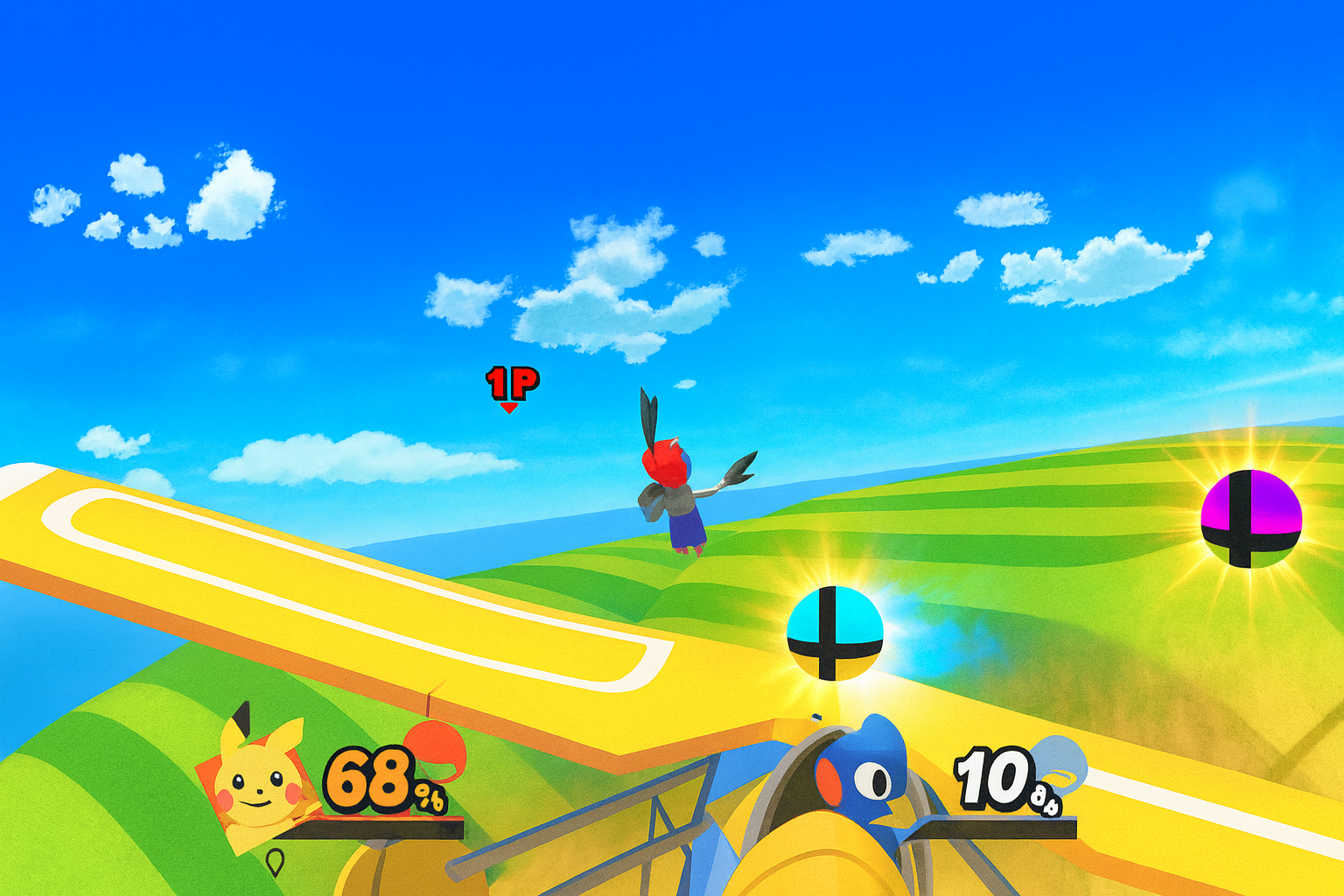Select the blue fighter's portrait in the HUD
Image resolution: width=1344 pixels, height=896 pixels.
(862, 774)
